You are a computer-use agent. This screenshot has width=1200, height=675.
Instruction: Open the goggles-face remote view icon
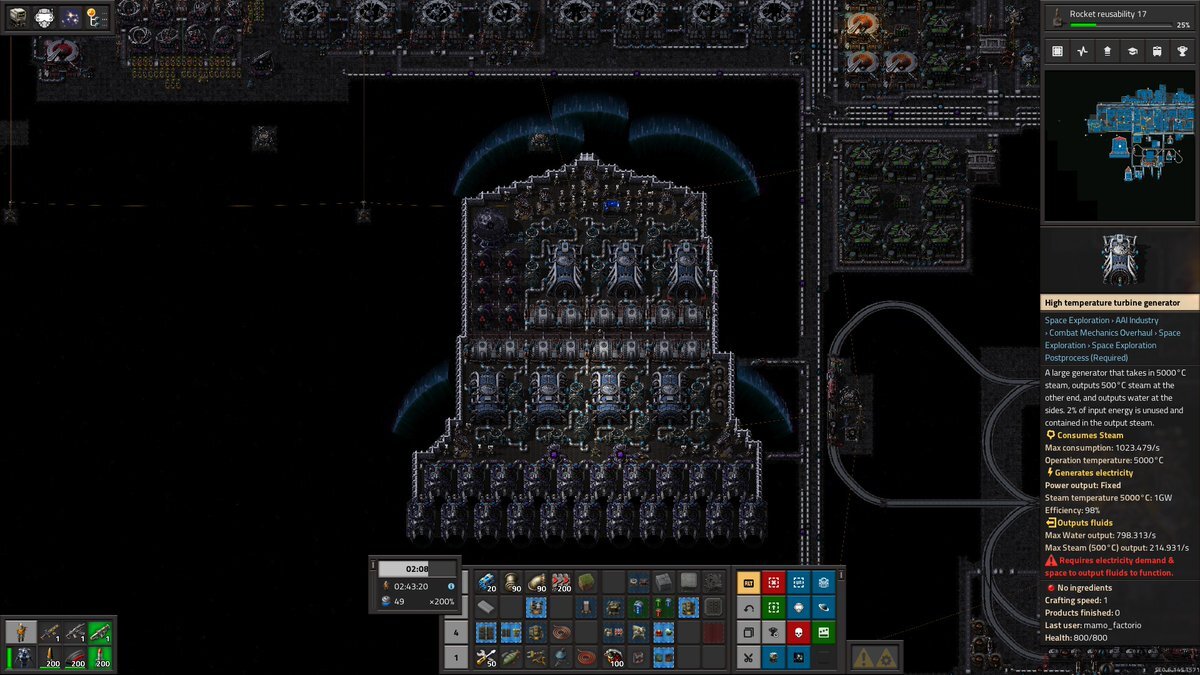(45, 17)
